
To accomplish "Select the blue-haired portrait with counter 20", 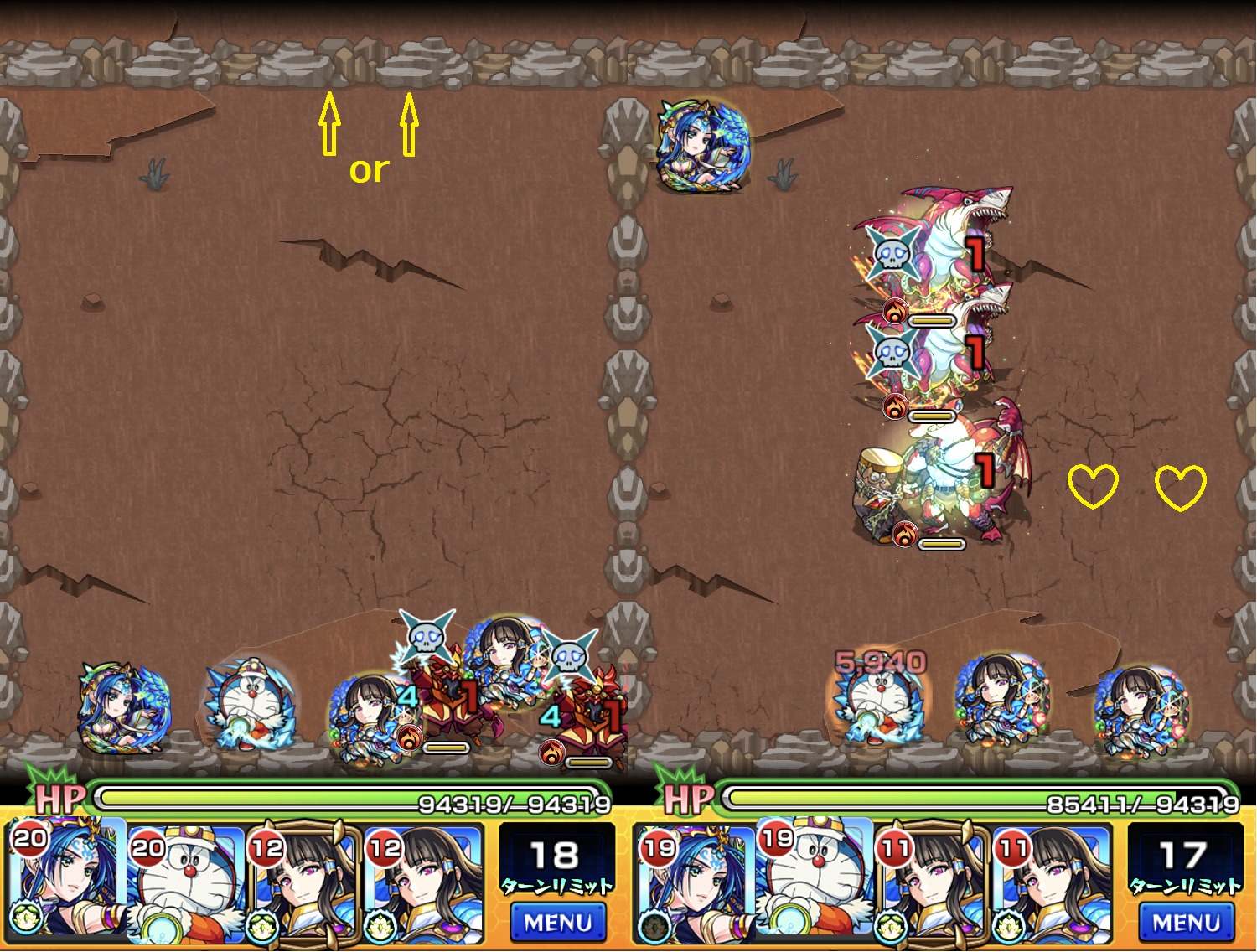I will 69,882.
